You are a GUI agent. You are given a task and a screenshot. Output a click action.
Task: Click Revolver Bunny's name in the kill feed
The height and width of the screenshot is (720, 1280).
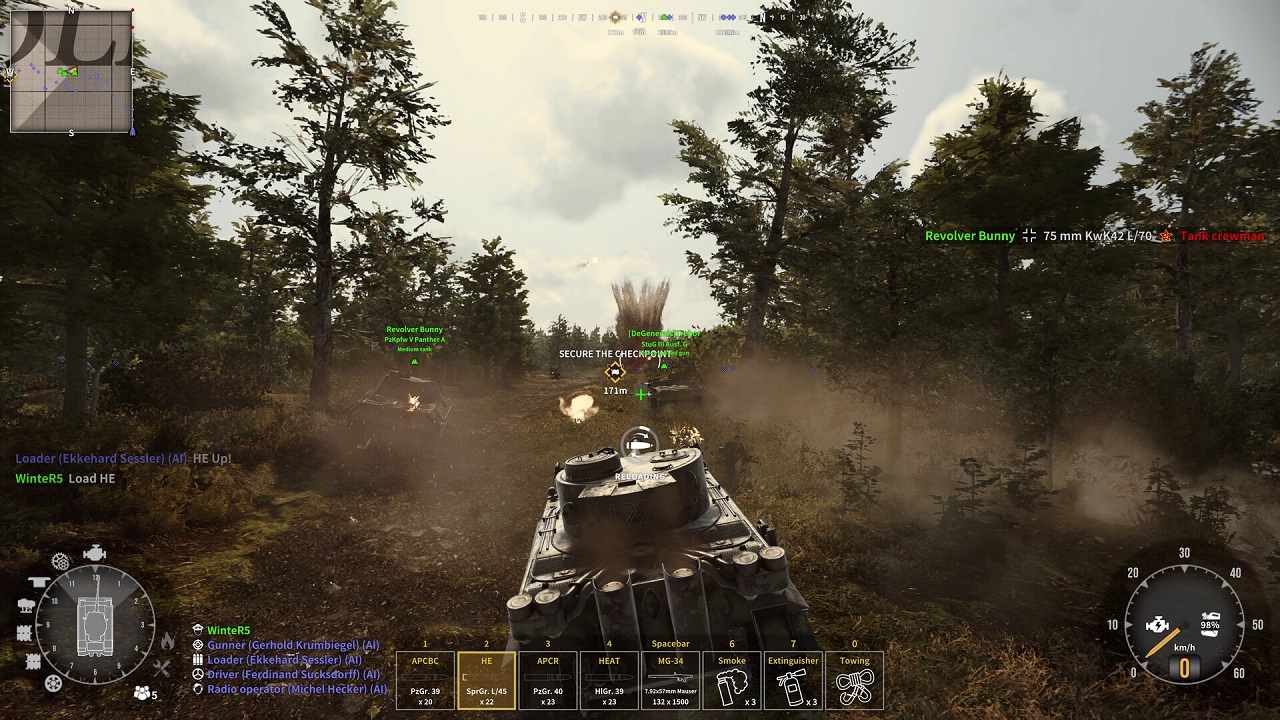[969, 236]
